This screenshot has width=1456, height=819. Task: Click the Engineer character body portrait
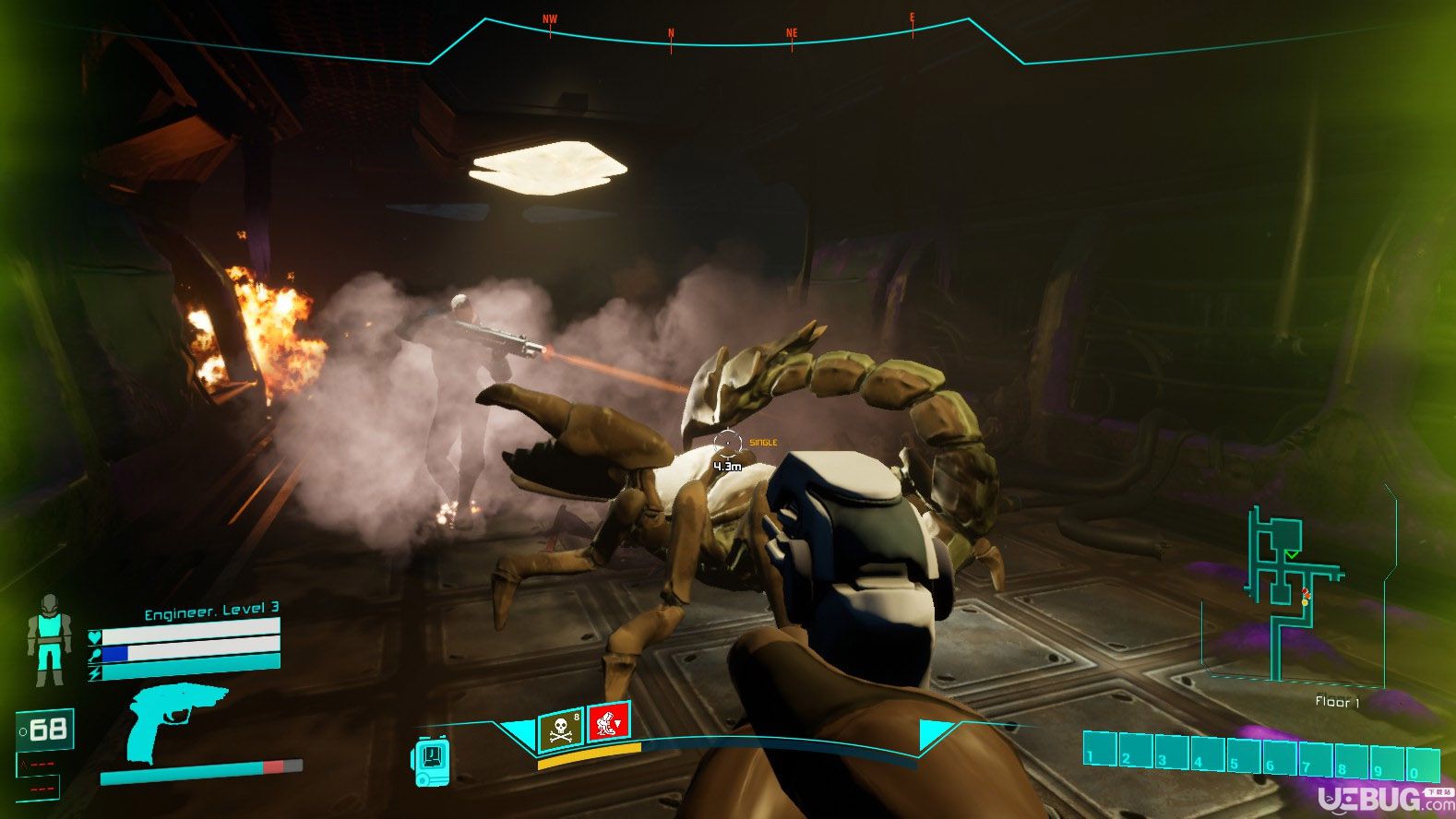click(48, 640)
